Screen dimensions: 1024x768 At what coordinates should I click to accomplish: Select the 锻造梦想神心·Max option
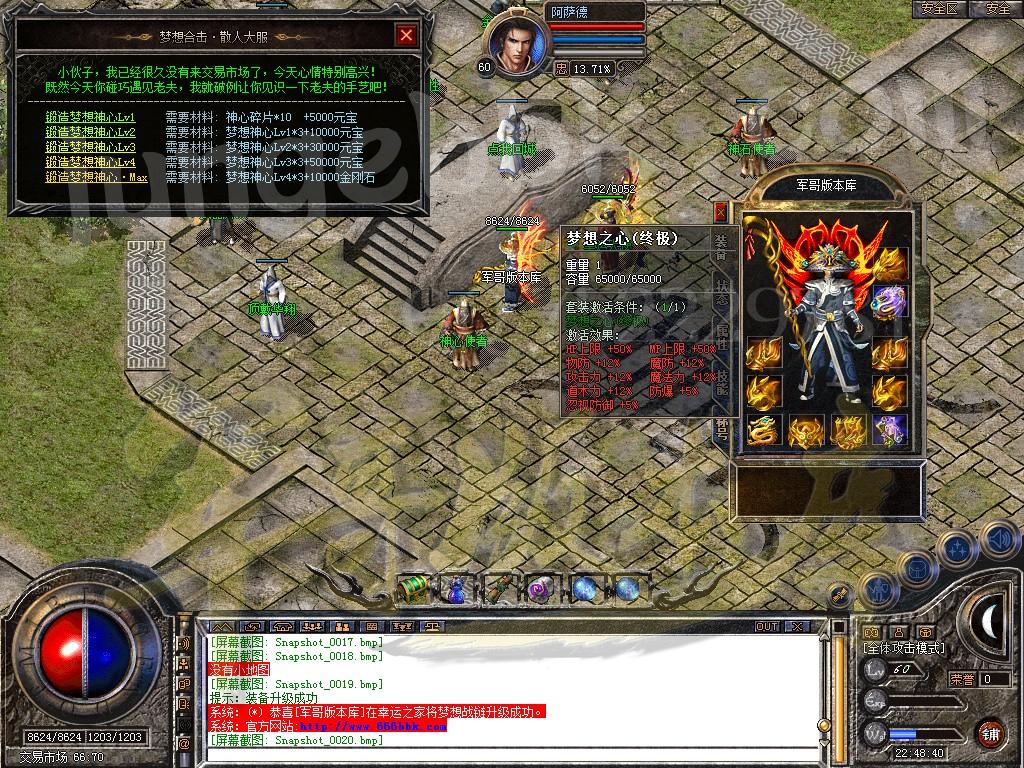(97, 177)
